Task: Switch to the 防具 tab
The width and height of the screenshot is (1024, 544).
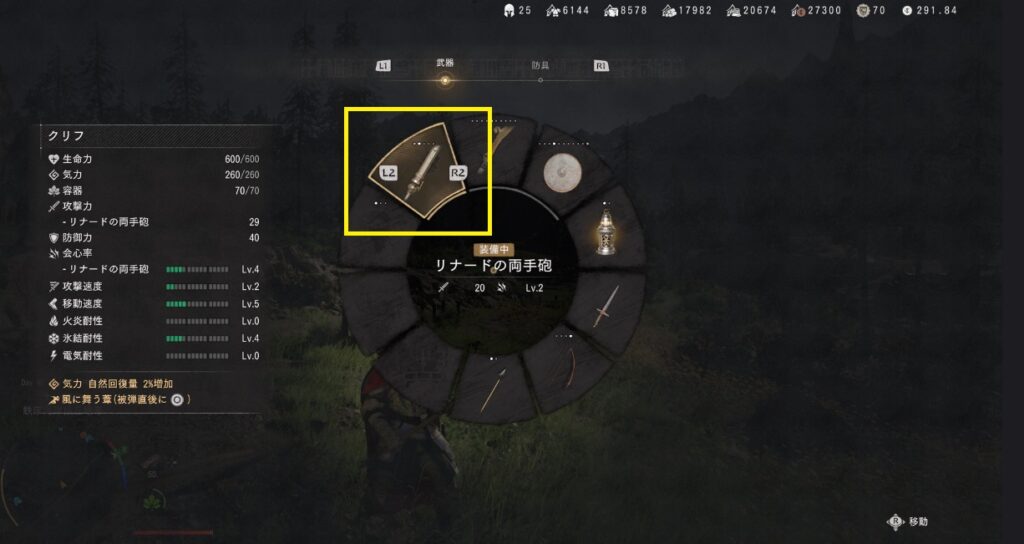Action: pos(540,65)
